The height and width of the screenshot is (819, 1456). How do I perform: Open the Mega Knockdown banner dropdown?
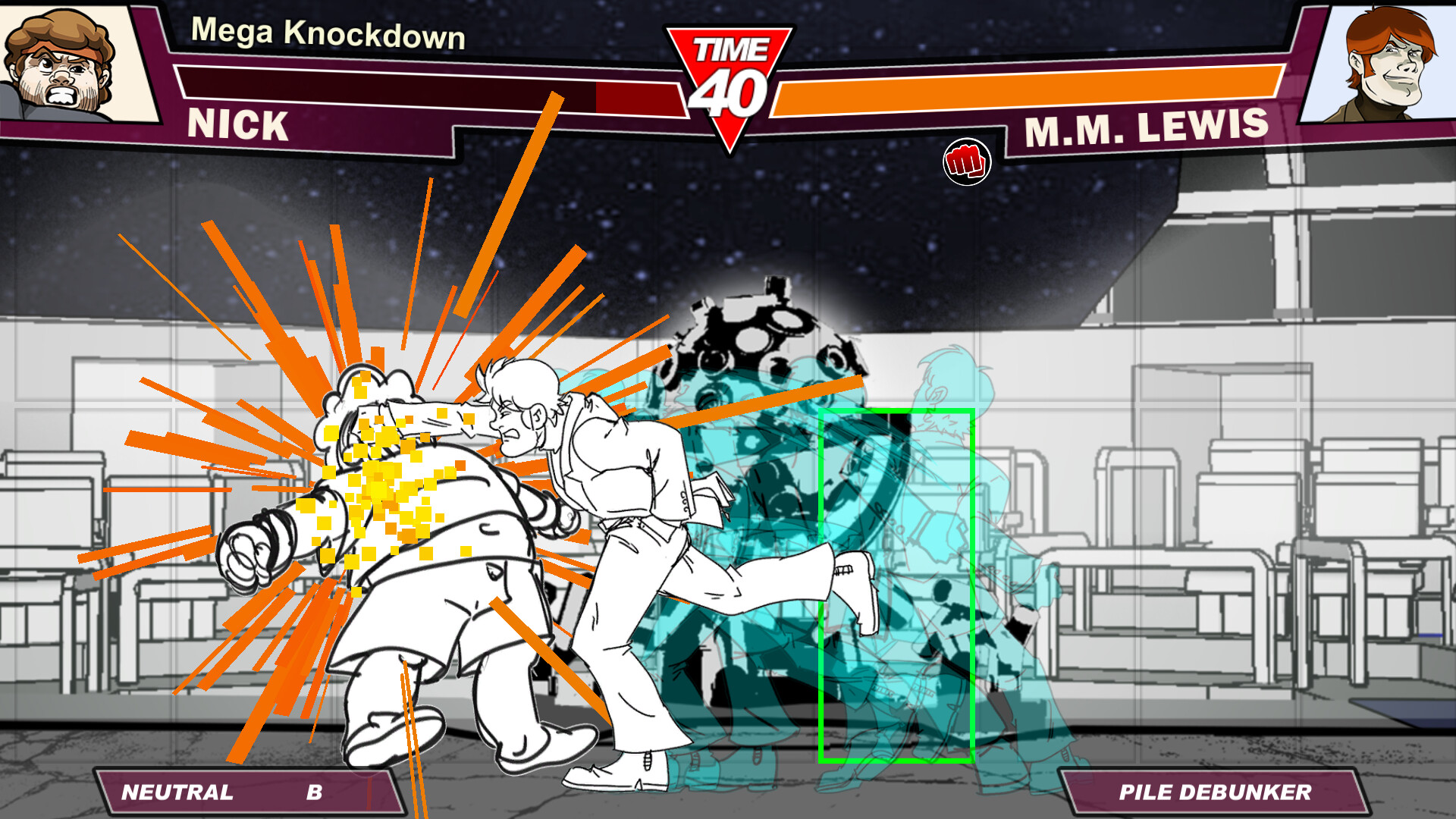(328, 33)
